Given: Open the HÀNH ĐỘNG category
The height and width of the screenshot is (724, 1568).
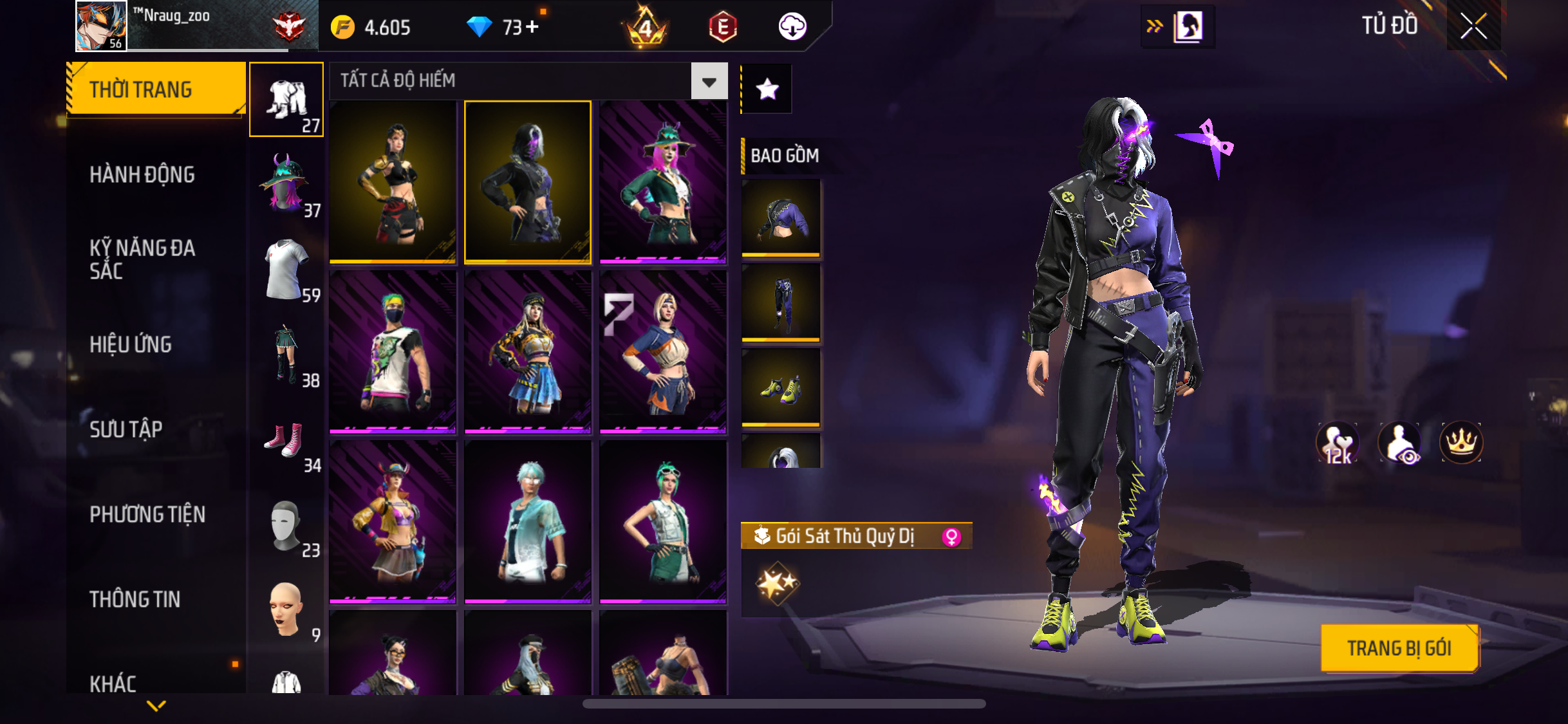Looking at the screenshot, I should pos(142,174).
